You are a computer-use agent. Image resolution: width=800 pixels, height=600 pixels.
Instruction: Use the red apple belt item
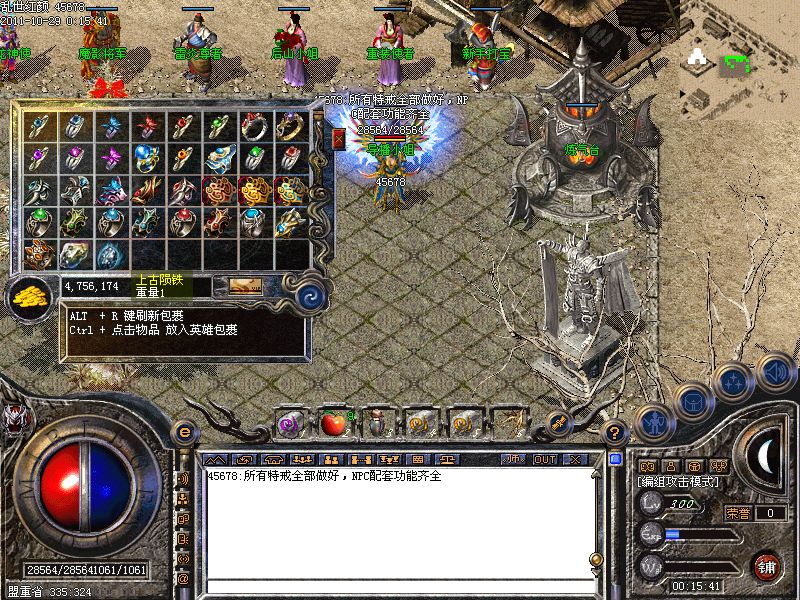(x=333, y=423)
